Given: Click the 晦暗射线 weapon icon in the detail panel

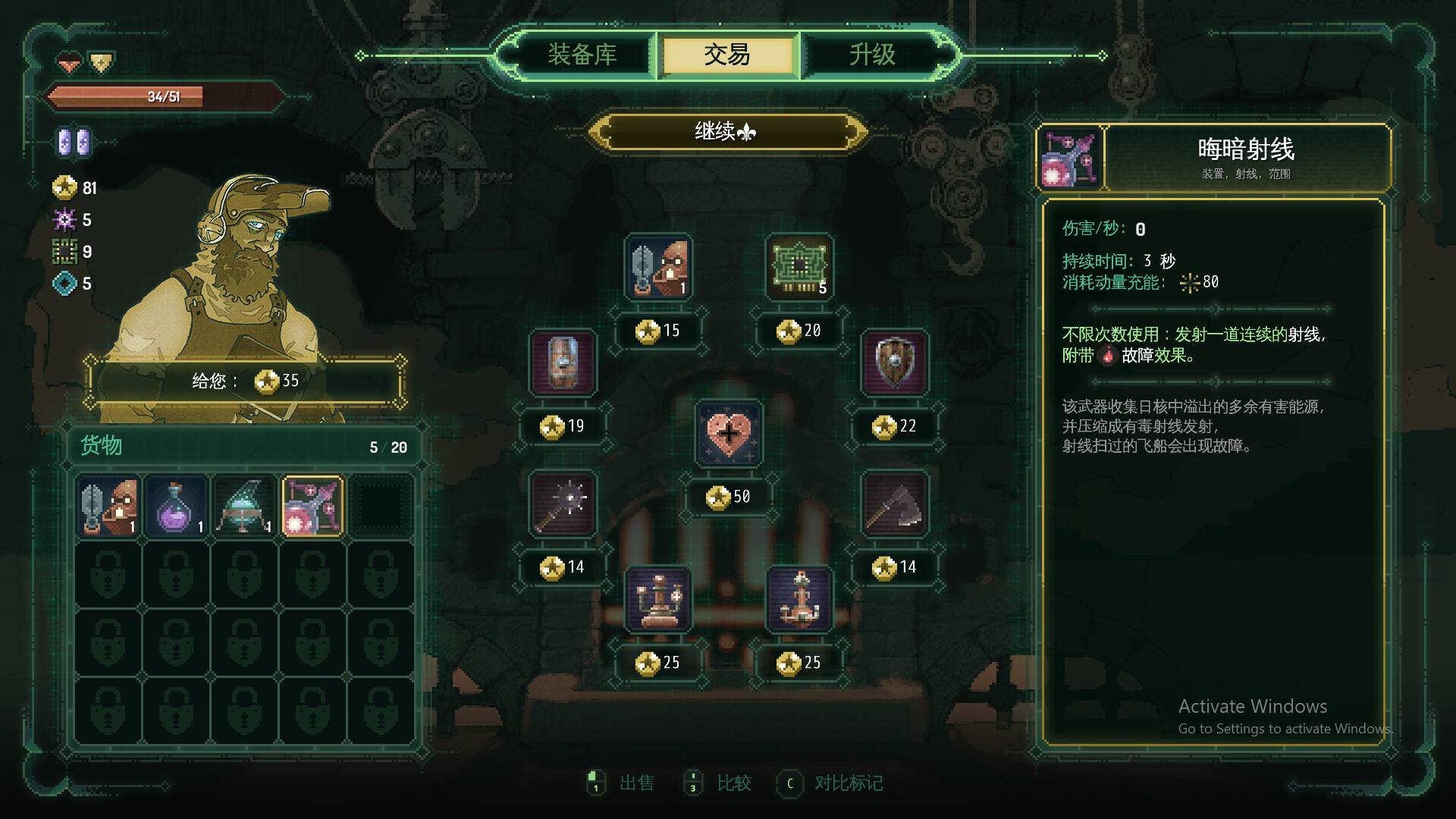Looking at the screenshot, I should coord(1069,158).
